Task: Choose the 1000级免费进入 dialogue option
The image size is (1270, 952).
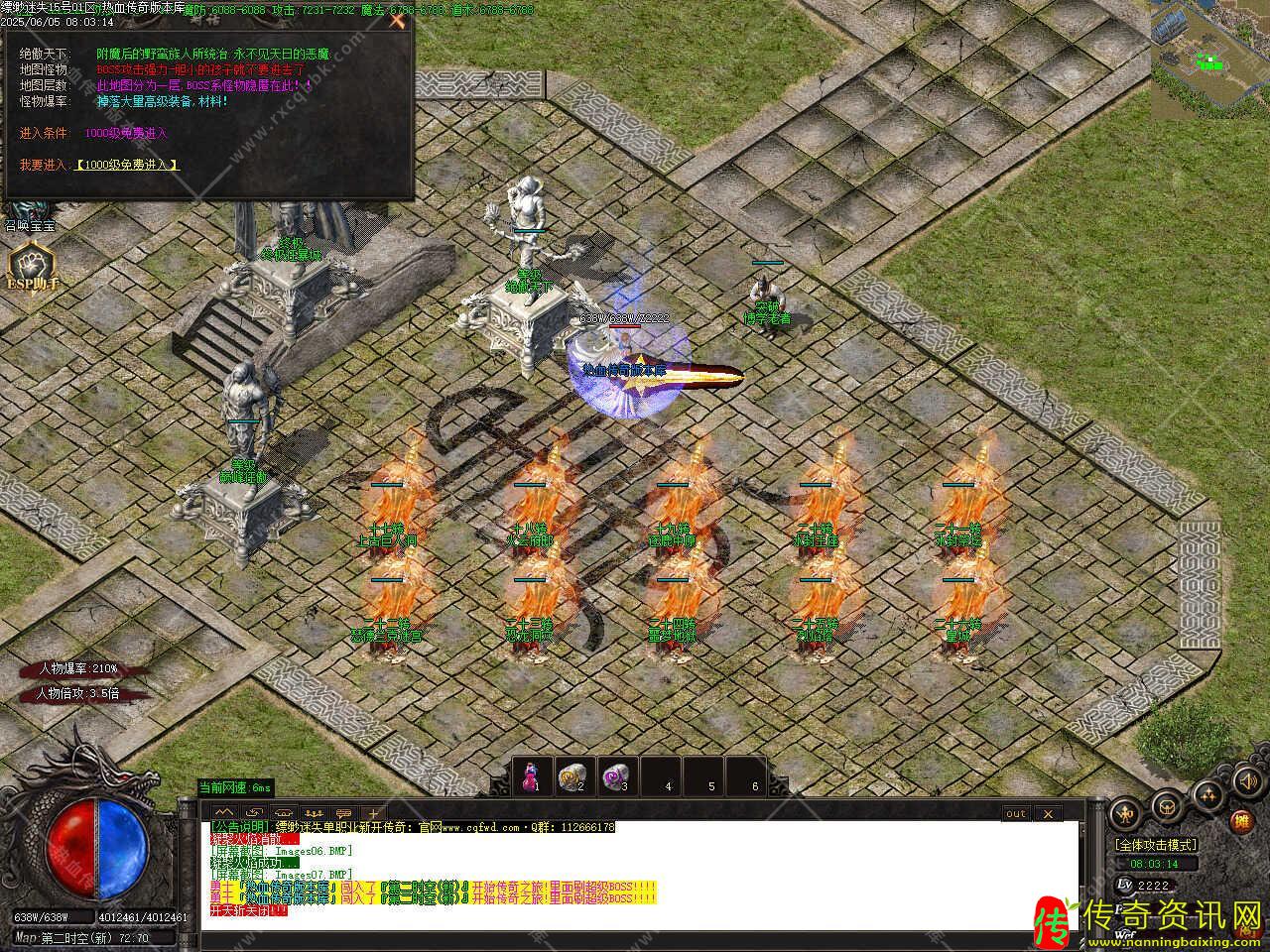Action: tap(127, 165)
